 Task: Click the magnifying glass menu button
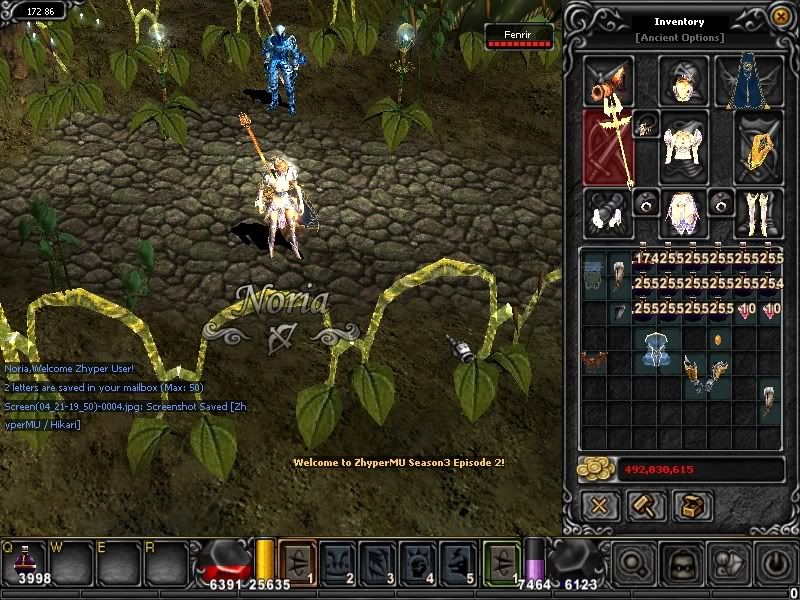click(x=633, y=563)
